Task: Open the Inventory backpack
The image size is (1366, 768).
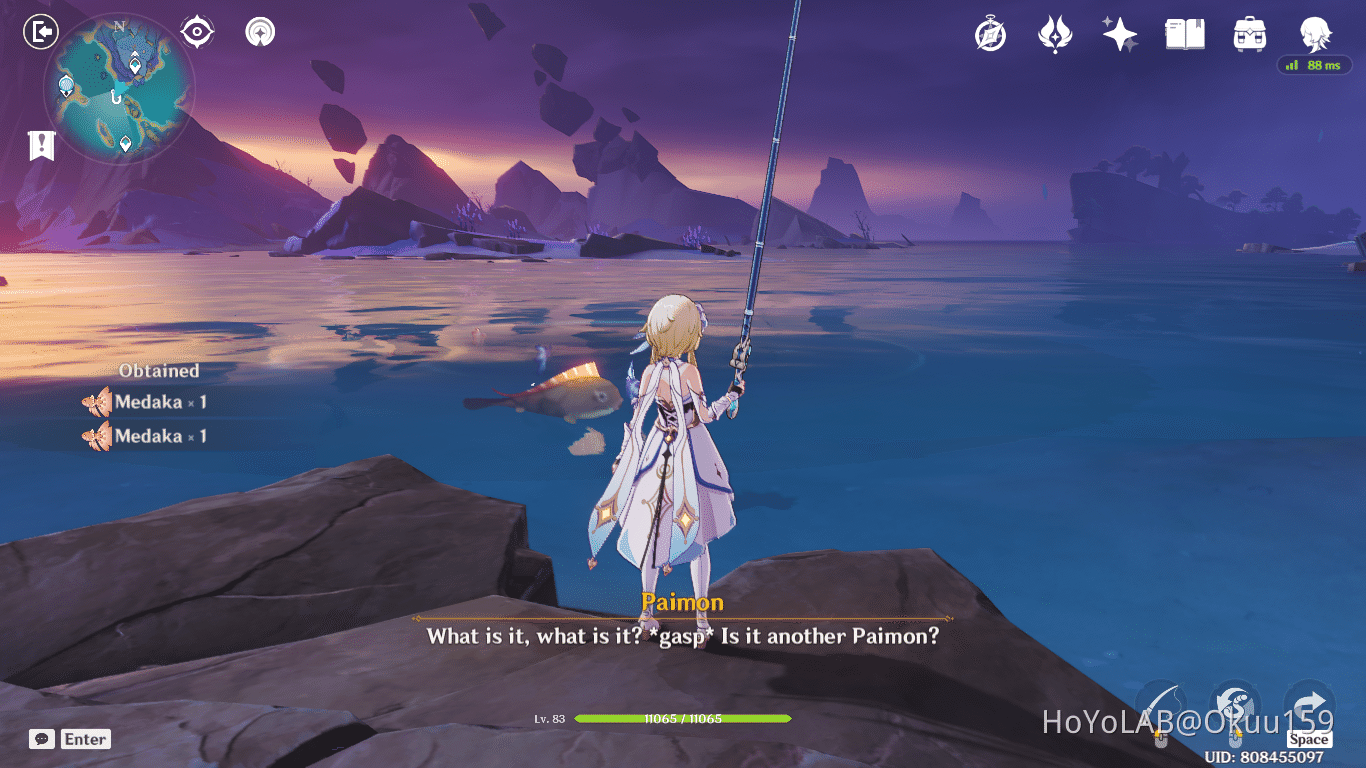Action: pos(1249,35)
